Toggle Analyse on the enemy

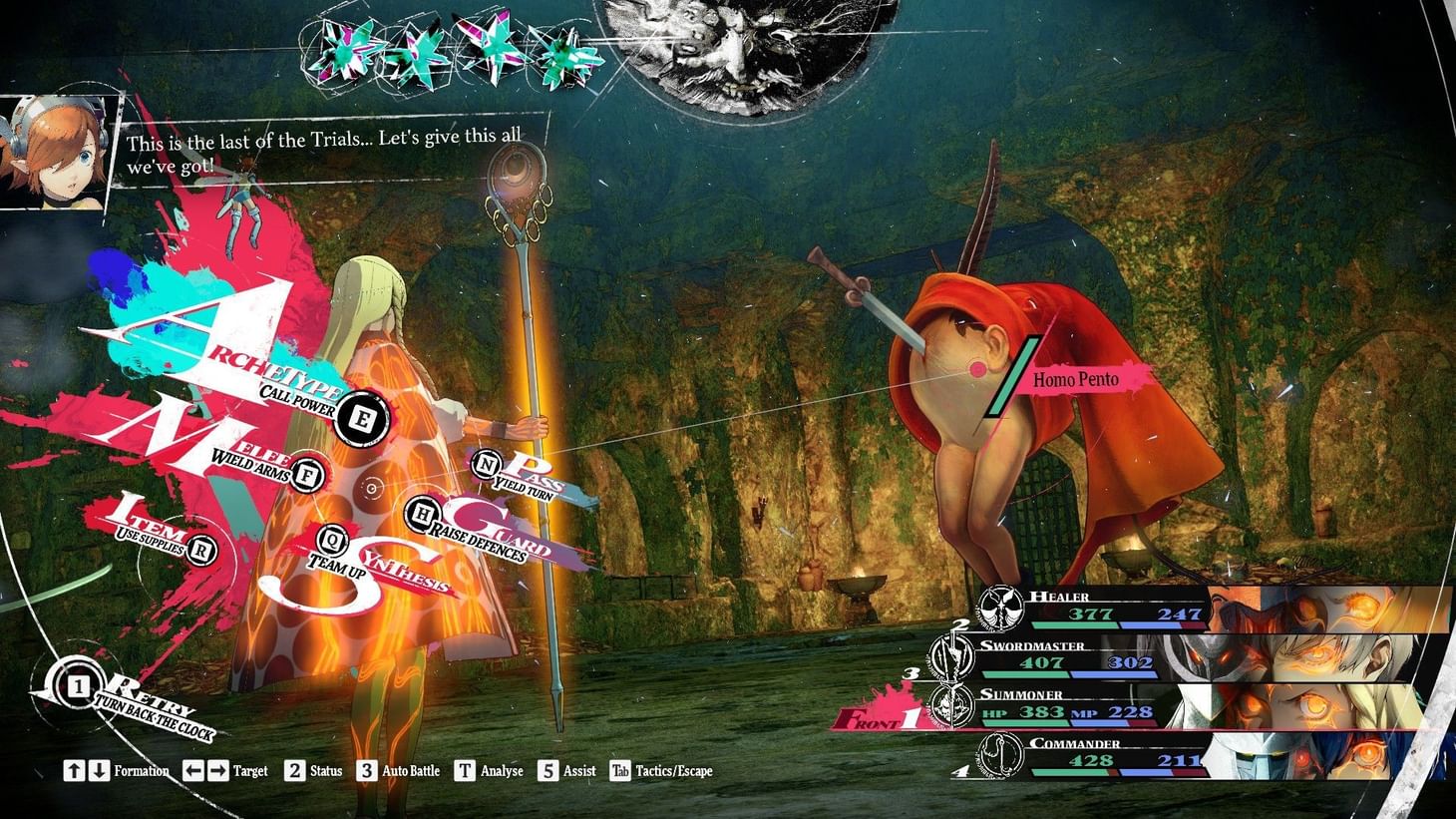pyautogui.click(x=463, y=770)
